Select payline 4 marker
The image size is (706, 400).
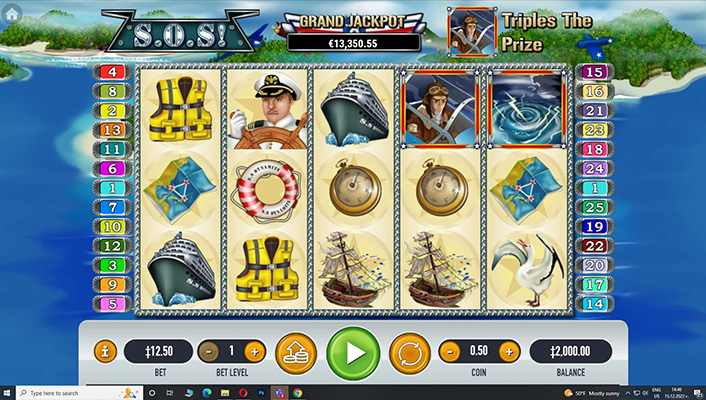[x=110, y=72]
